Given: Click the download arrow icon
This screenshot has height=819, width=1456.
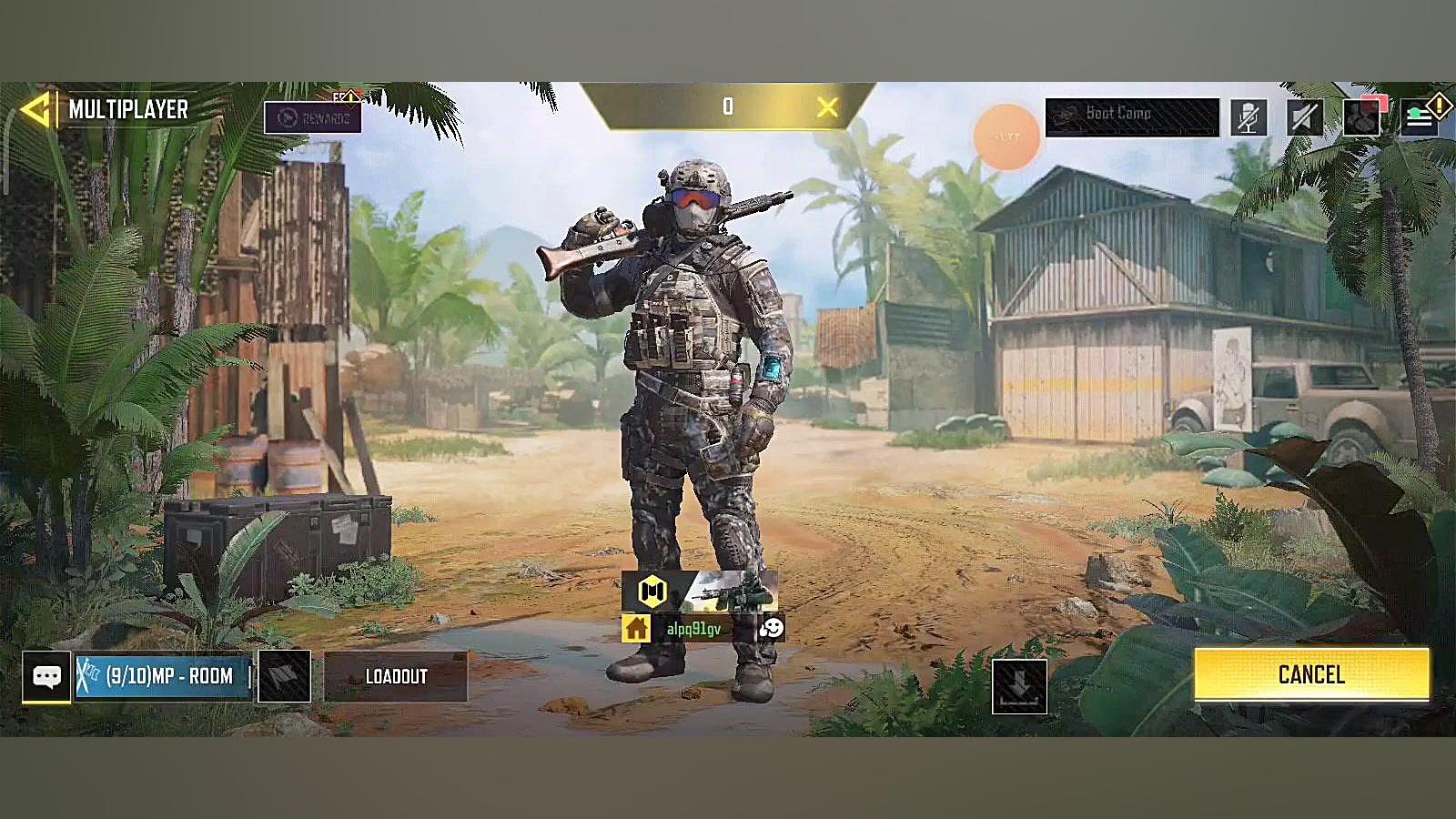Looking at the screenshot, I should 1019,685.
